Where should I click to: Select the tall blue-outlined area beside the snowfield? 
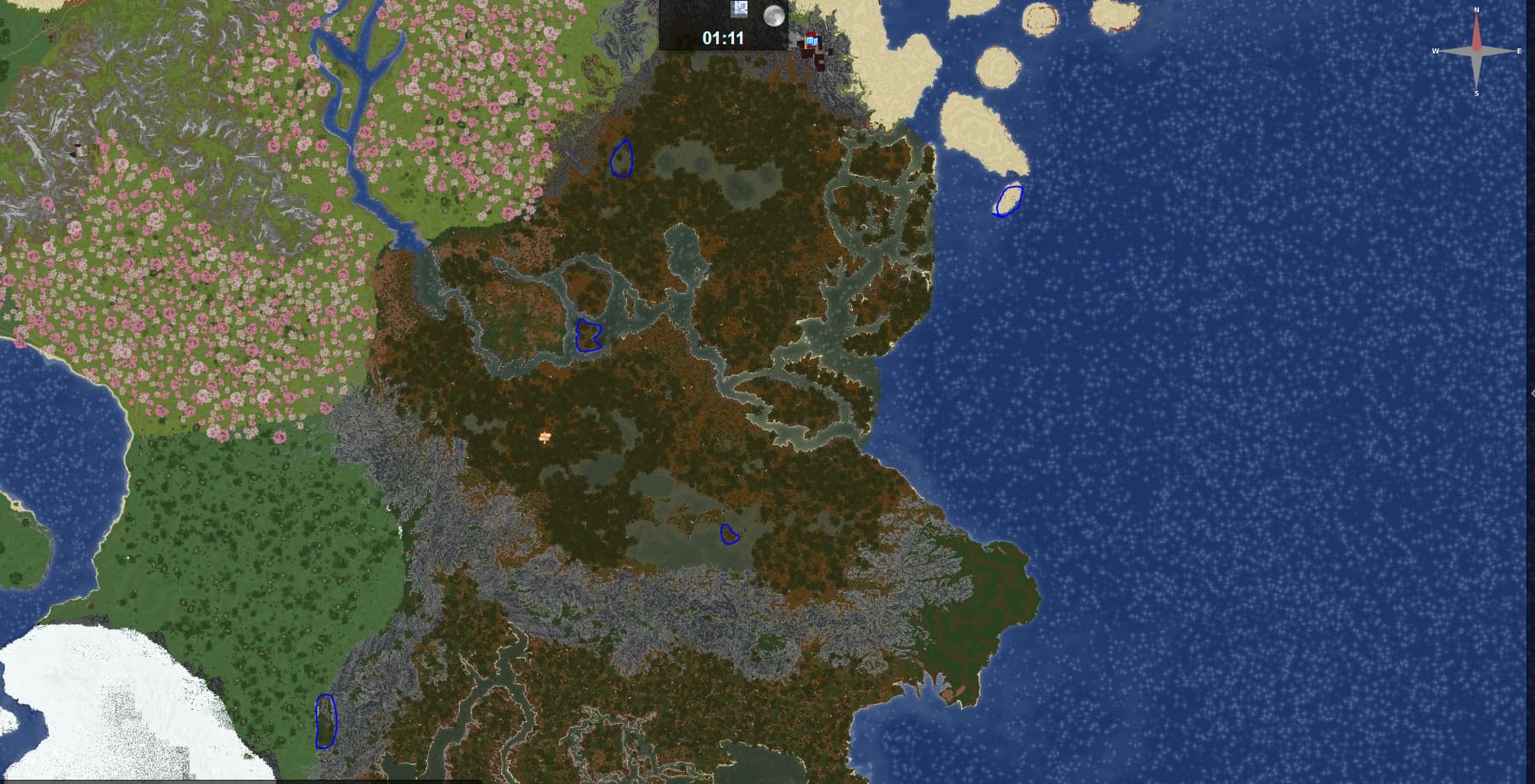325,721
